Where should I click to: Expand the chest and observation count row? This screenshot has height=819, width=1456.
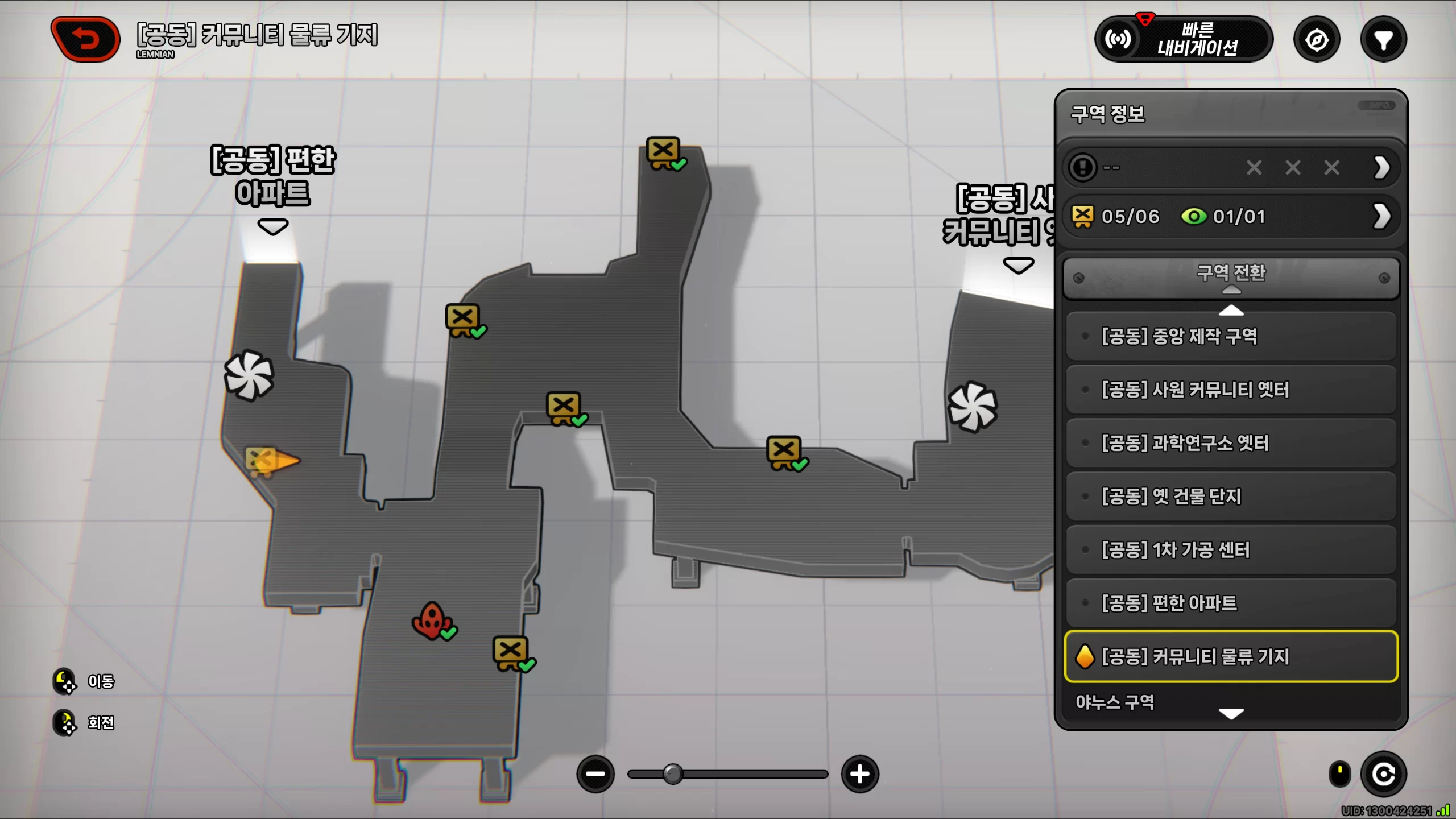(x=1231, y=217)
